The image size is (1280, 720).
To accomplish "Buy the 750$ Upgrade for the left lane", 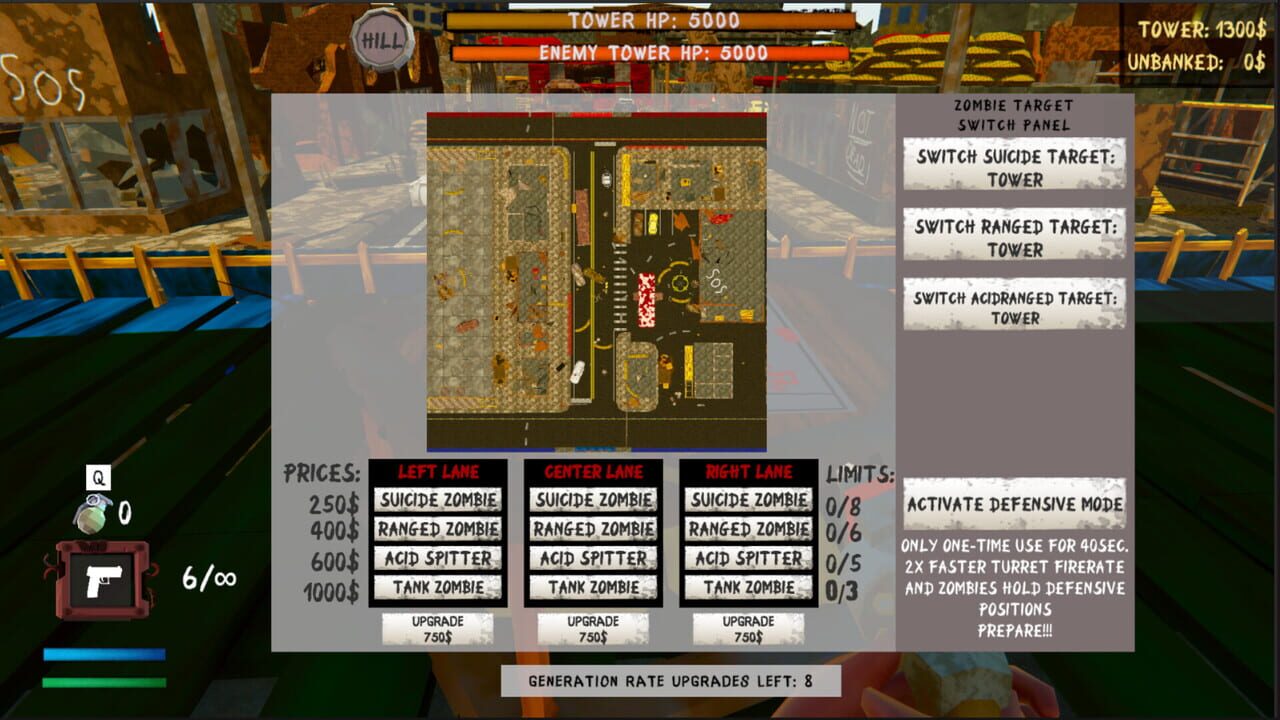I will click(x=438, y=625).
